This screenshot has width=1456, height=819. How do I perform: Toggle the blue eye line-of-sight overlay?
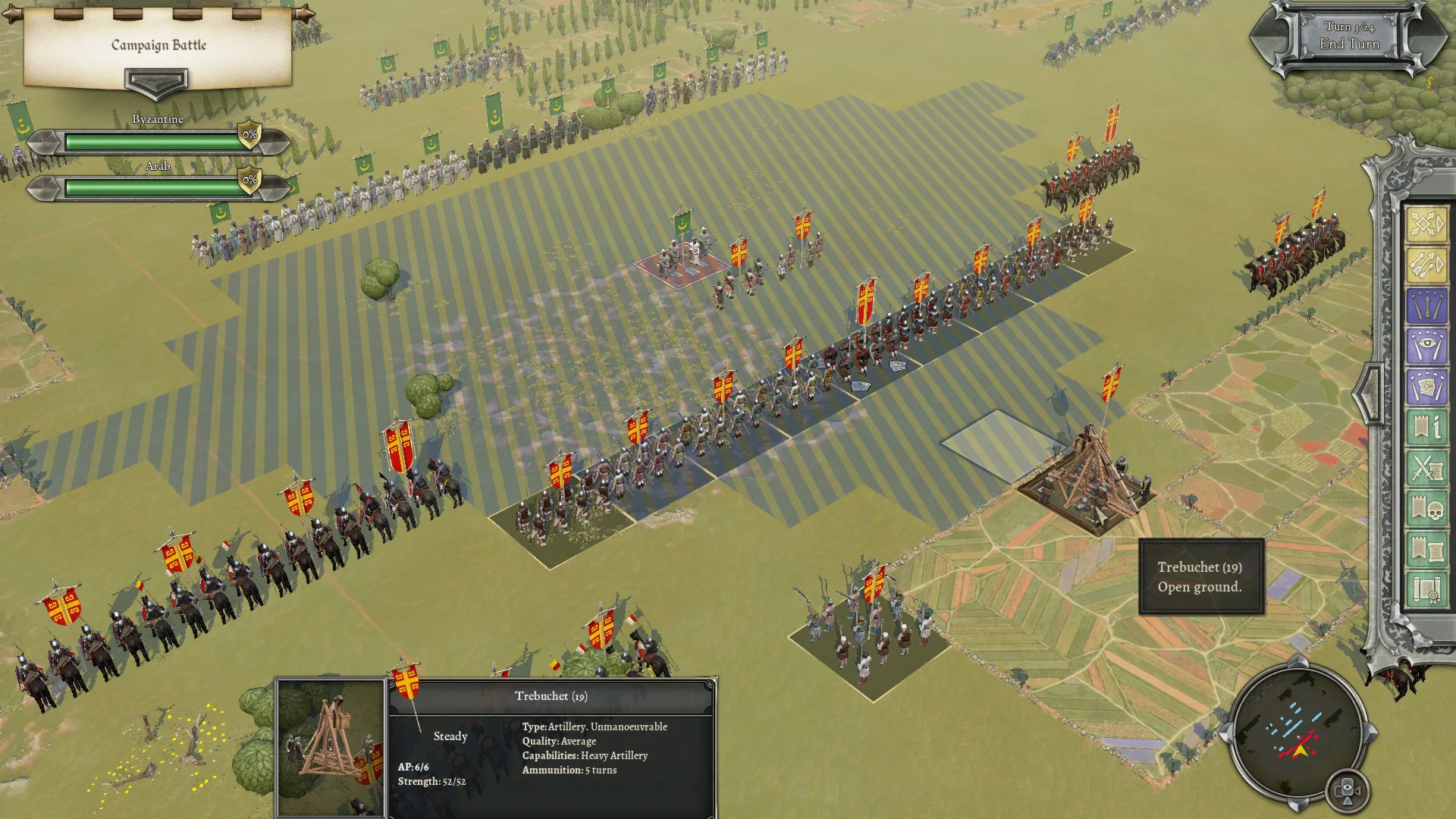click(1426, 347)
